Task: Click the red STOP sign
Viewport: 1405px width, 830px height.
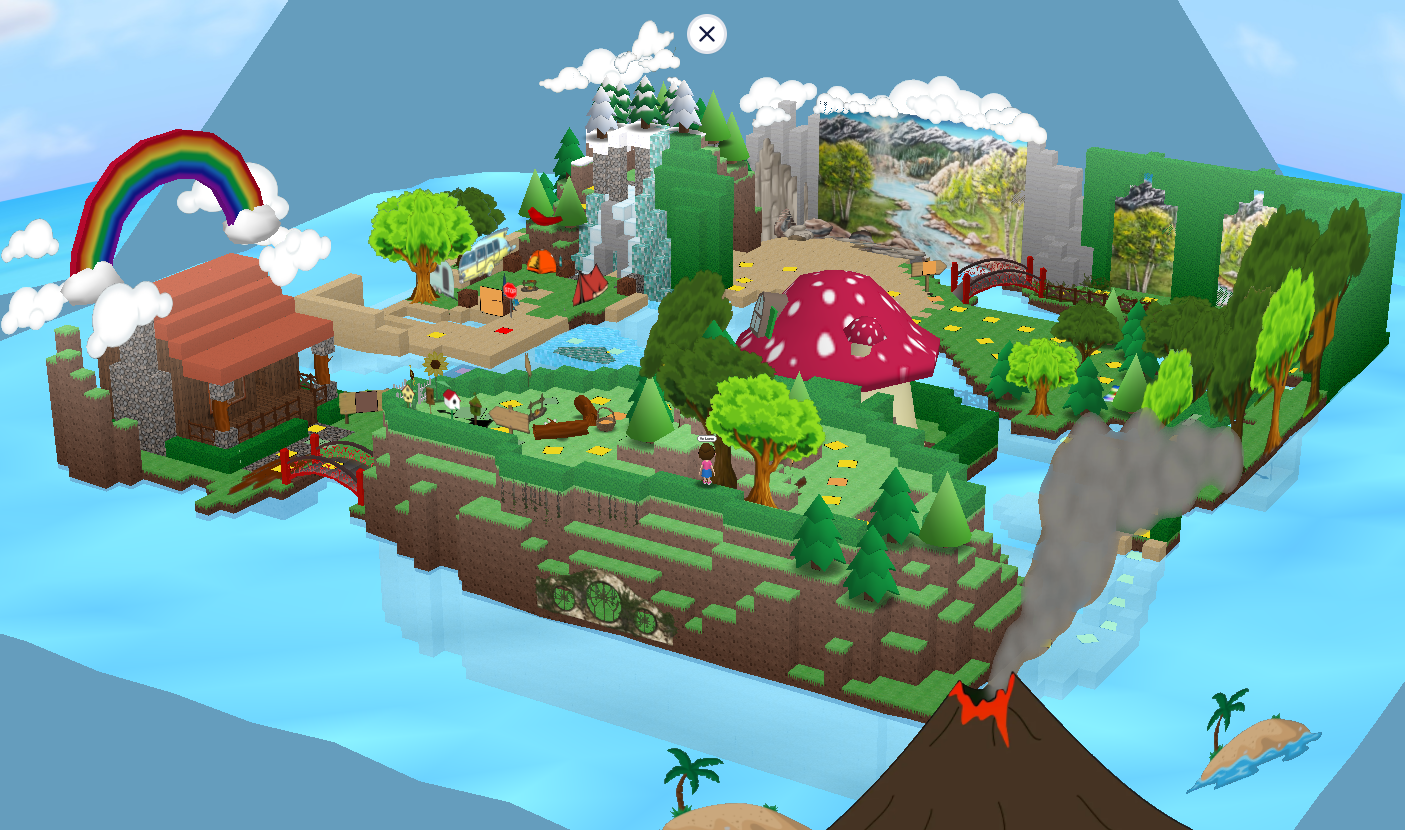Action: (510, 290)
